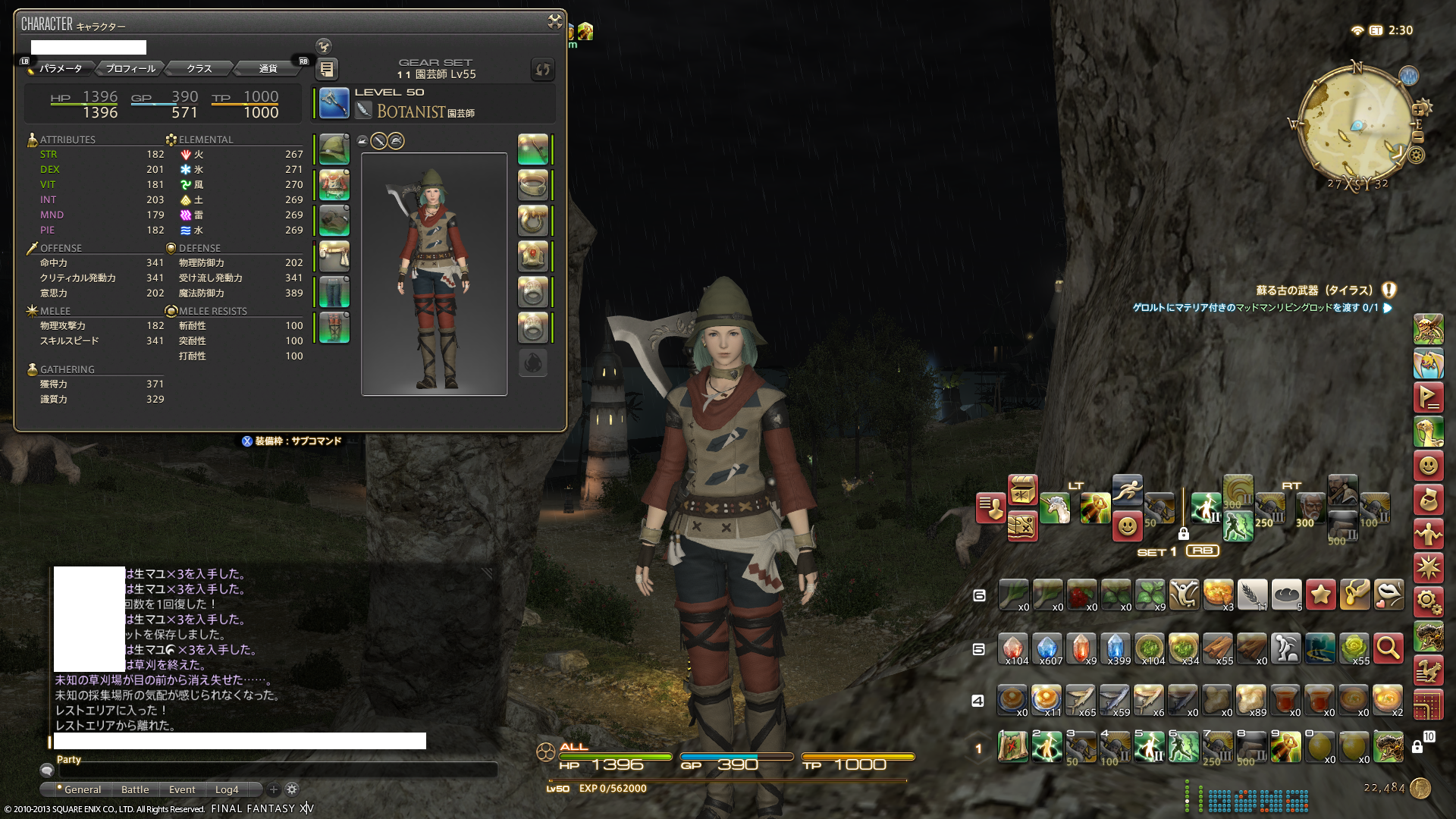Show the Log4 chat tab
1456x819 pixels.
(x=227, y=789)
